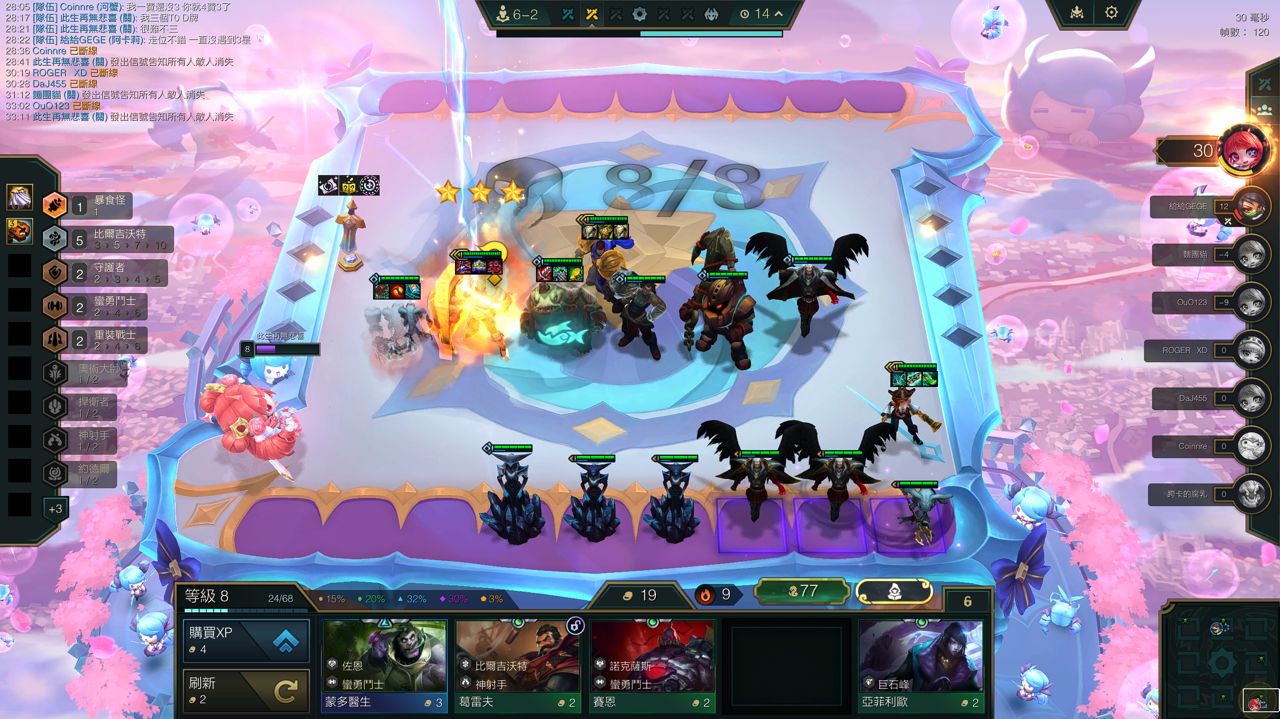The height and width of the screenshot is (719, 1280).
Task: Open the crown icon beside settings
Action: (1077, 13)
